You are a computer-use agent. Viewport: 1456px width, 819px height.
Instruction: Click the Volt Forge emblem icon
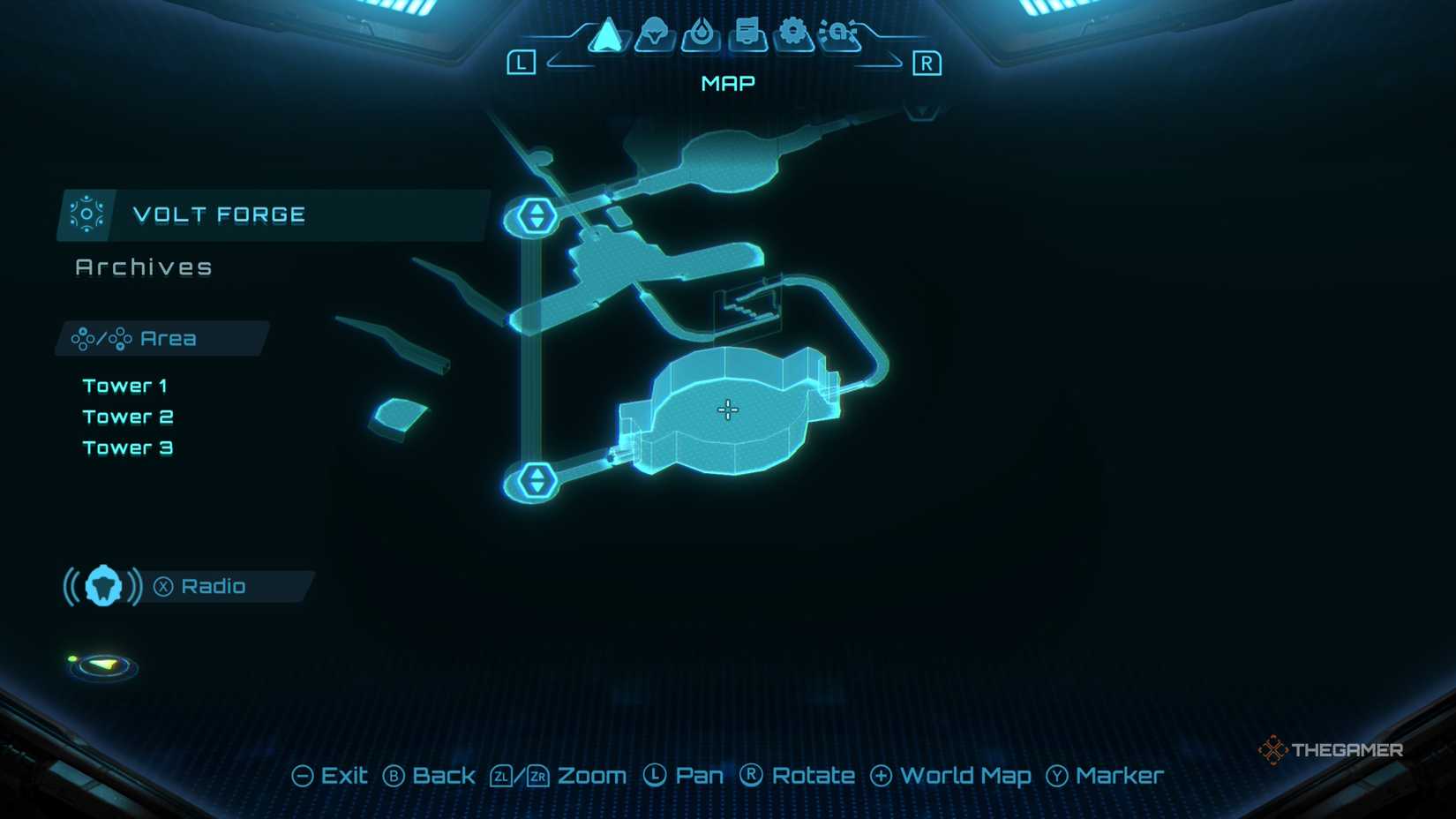coord(87,214)
